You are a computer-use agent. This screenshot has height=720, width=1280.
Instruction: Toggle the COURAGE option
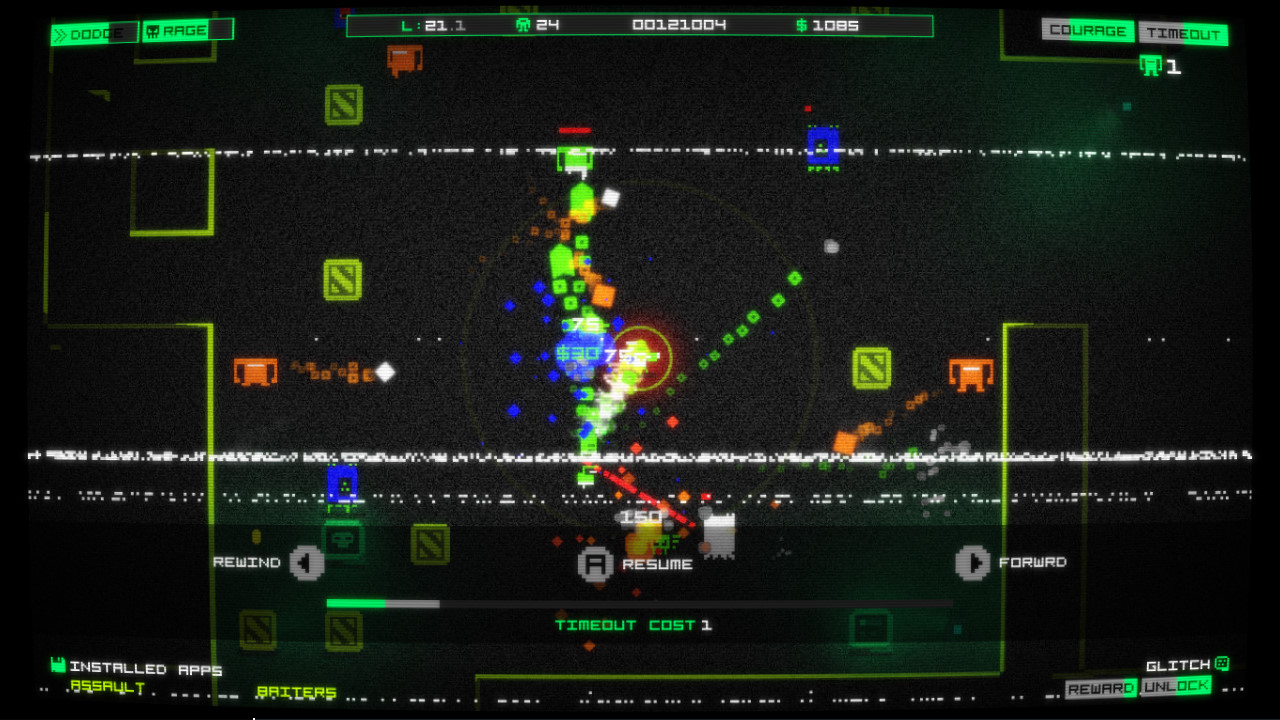pos(1087,31)
